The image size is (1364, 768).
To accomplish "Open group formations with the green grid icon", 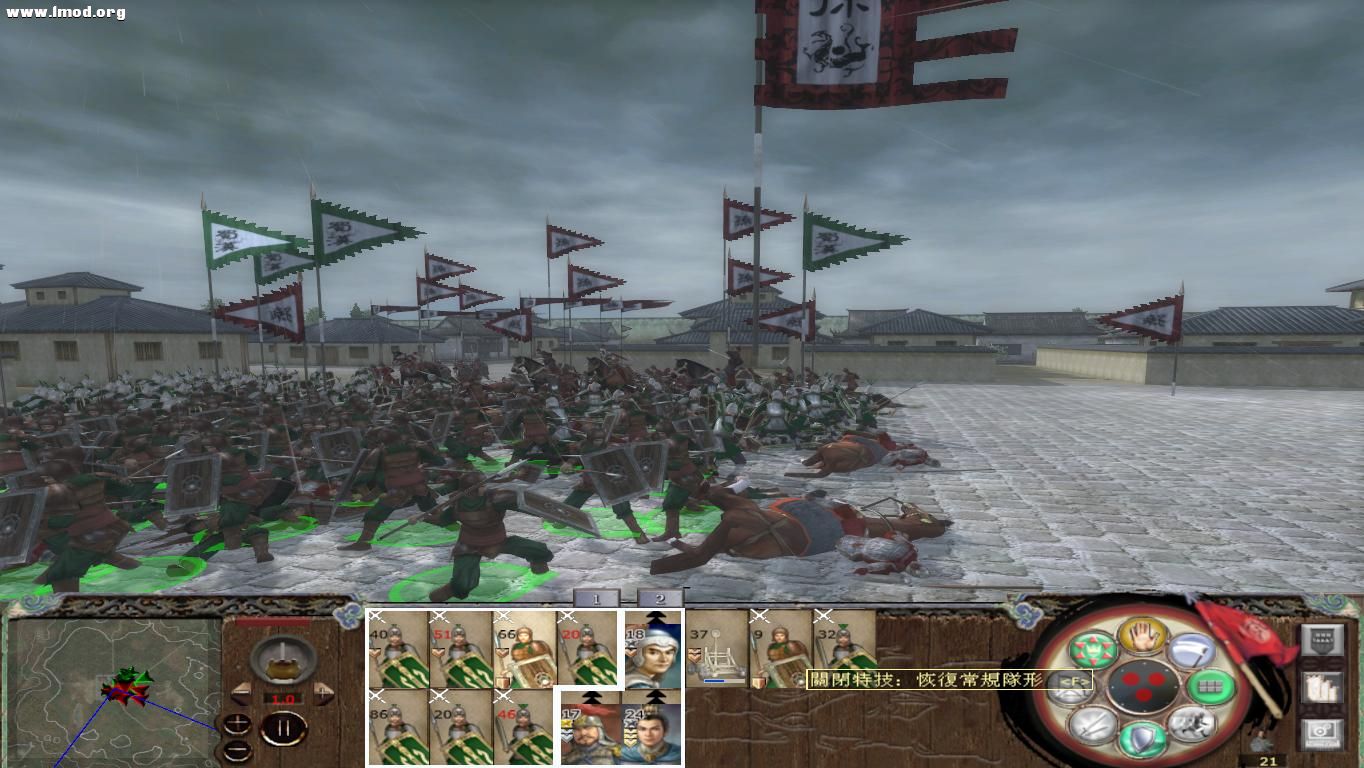I will point(1212,687).
